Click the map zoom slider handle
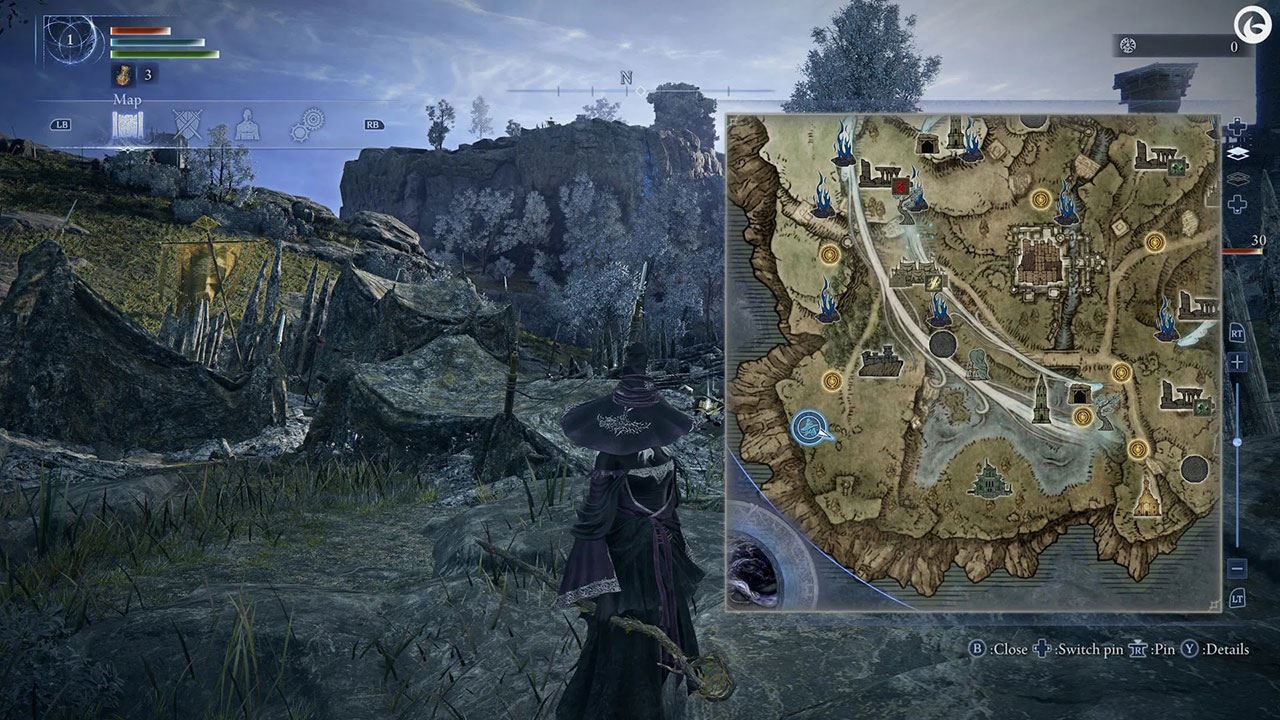Viewport: 1280px width, 720px height. [1237, 442]
